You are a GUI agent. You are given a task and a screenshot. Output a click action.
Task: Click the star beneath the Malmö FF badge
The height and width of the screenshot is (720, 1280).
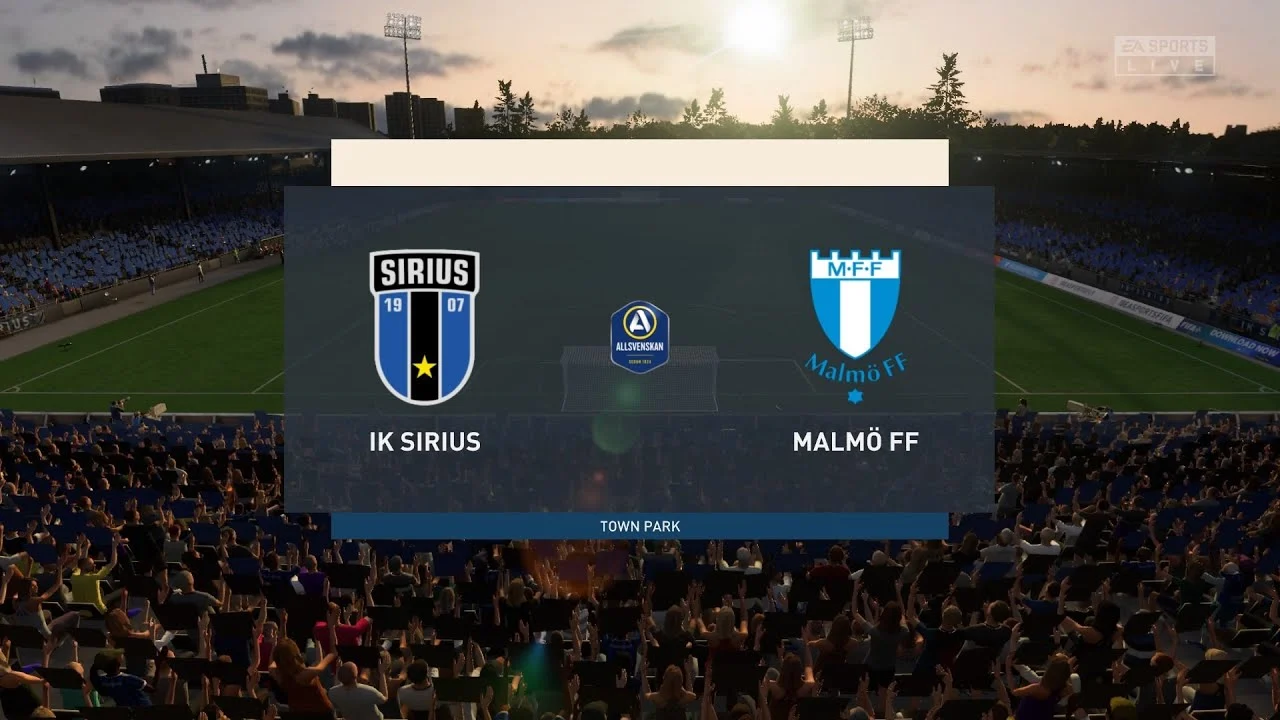point(855,398)
